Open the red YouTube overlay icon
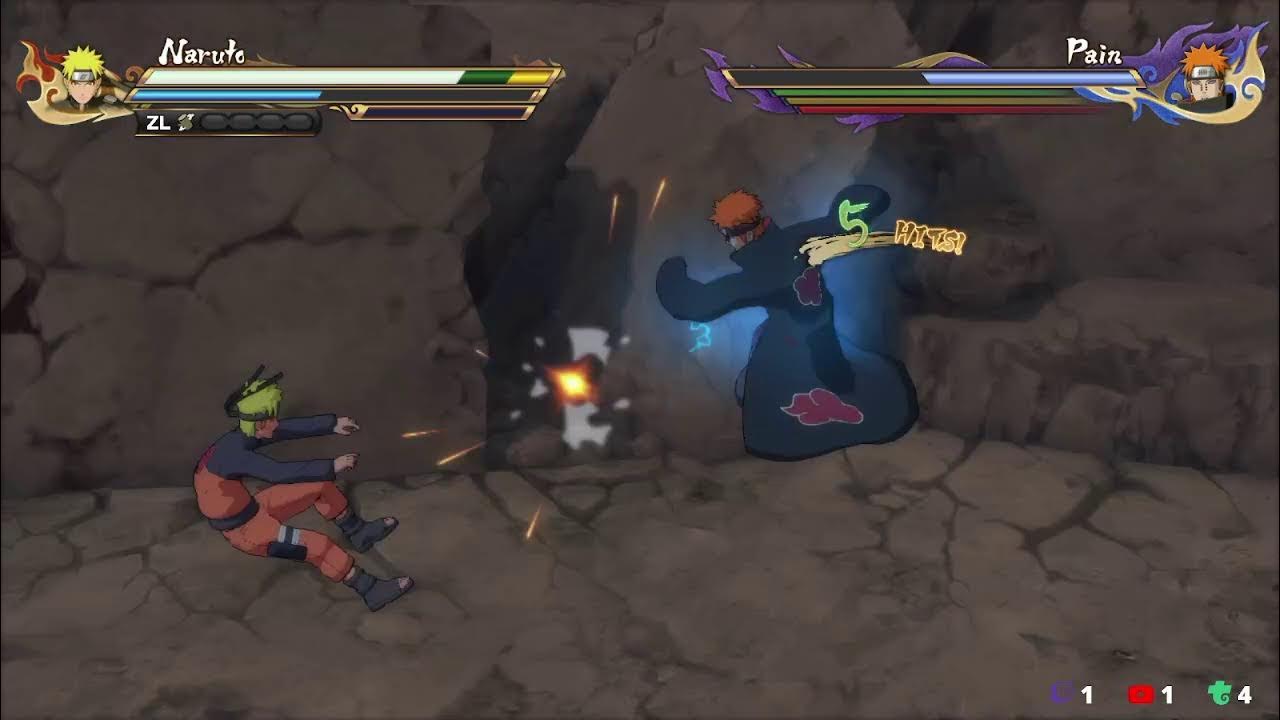This screenshot has height=720, width=1280. coord(1141,694)
